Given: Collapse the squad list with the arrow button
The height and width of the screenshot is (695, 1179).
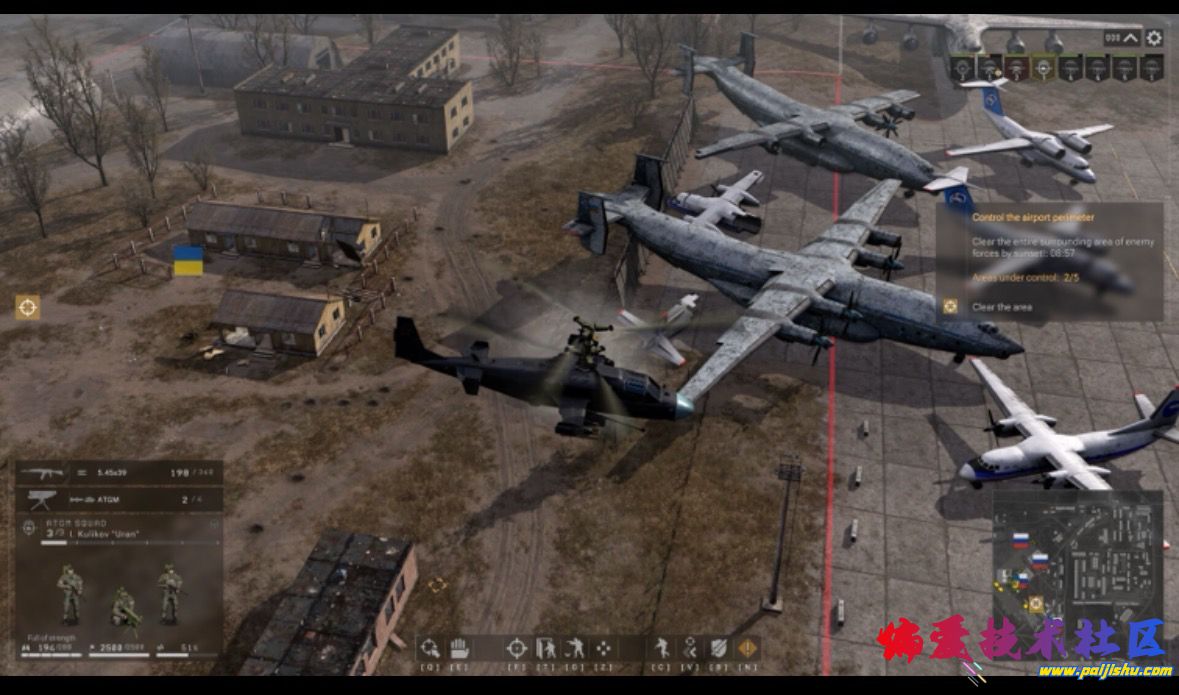Looking at the screenshot, I should coord(1131,38).
